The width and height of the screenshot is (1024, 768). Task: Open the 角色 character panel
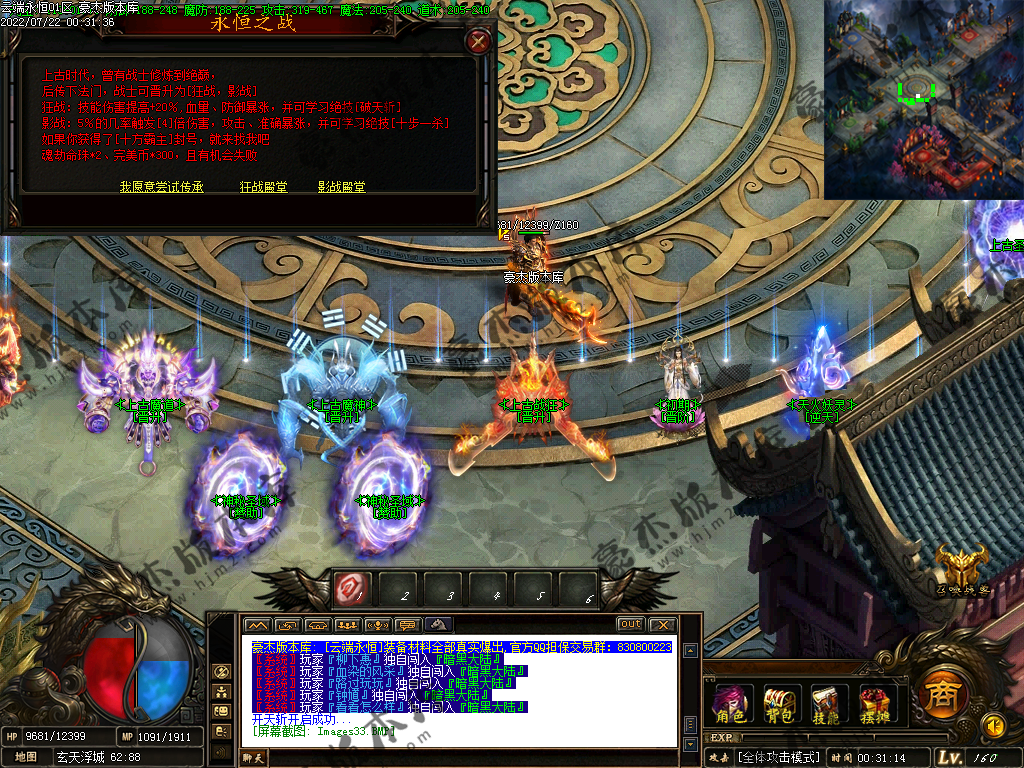pos(730,704)
